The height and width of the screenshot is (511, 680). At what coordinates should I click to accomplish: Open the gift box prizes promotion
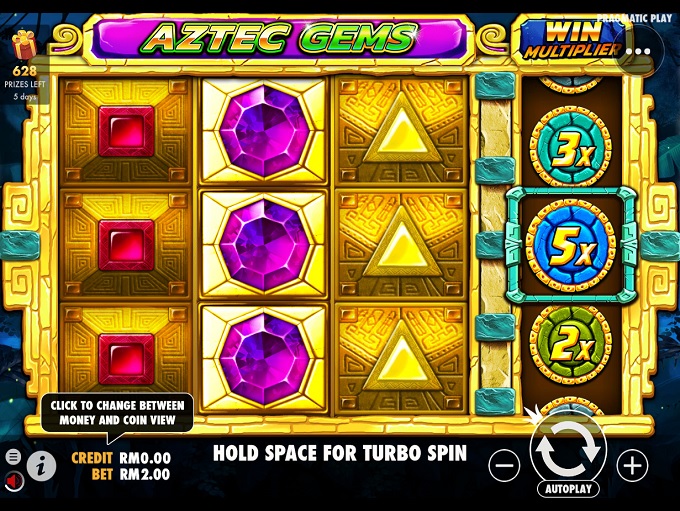(x=25, y=46)
